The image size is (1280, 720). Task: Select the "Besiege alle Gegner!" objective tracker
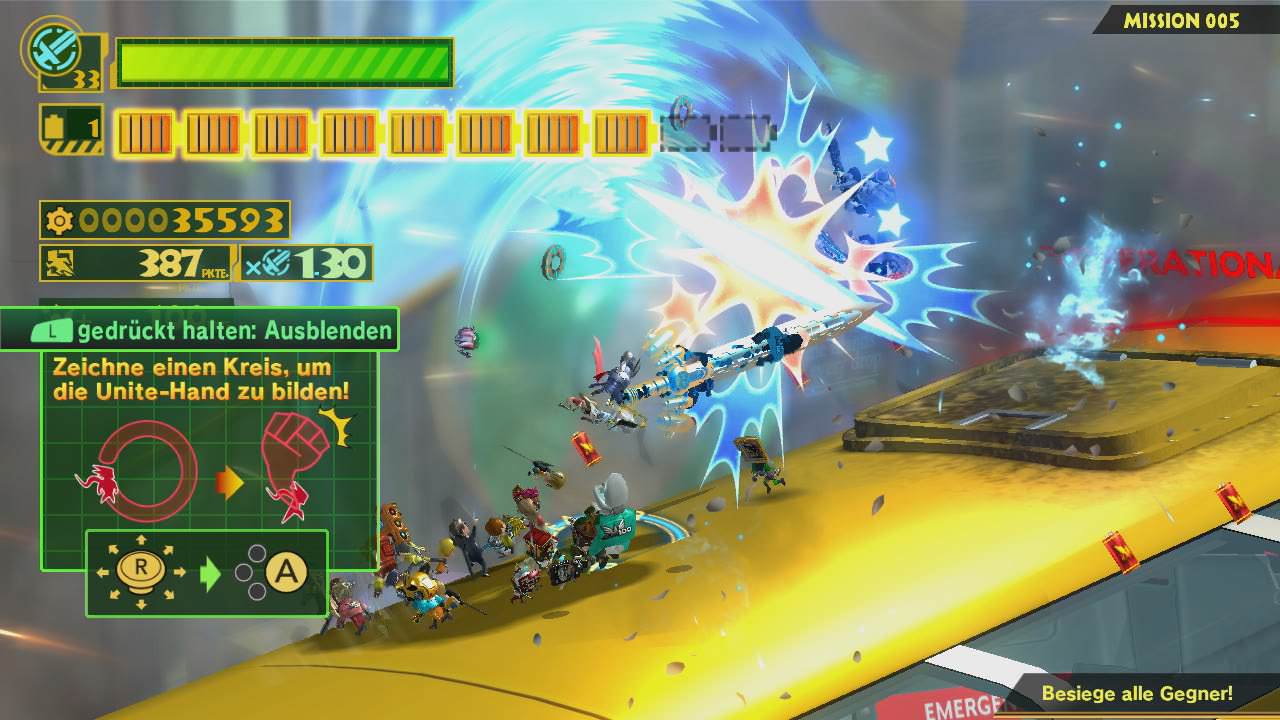point(1137,693)
